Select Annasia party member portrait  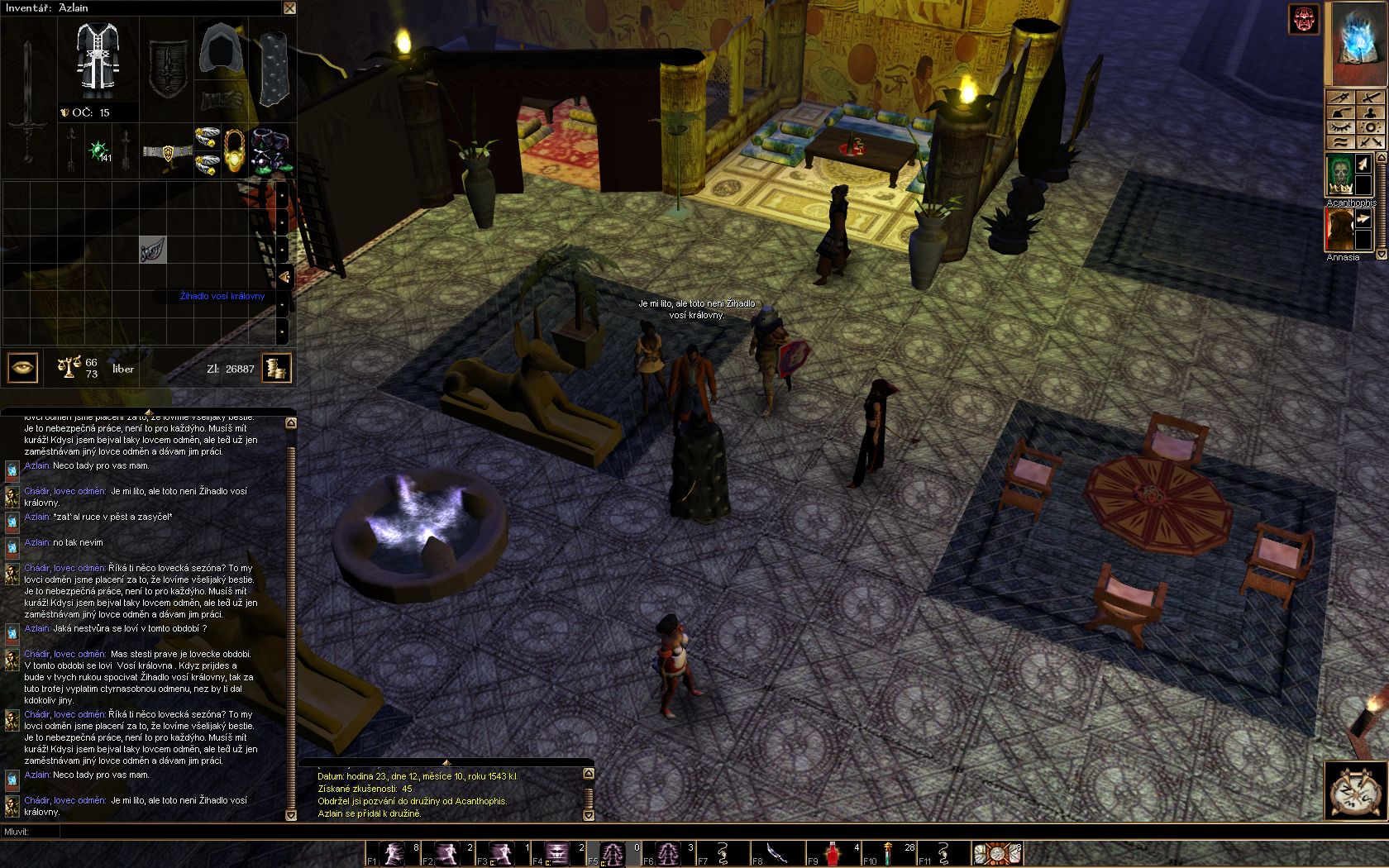pos(1339,229)
